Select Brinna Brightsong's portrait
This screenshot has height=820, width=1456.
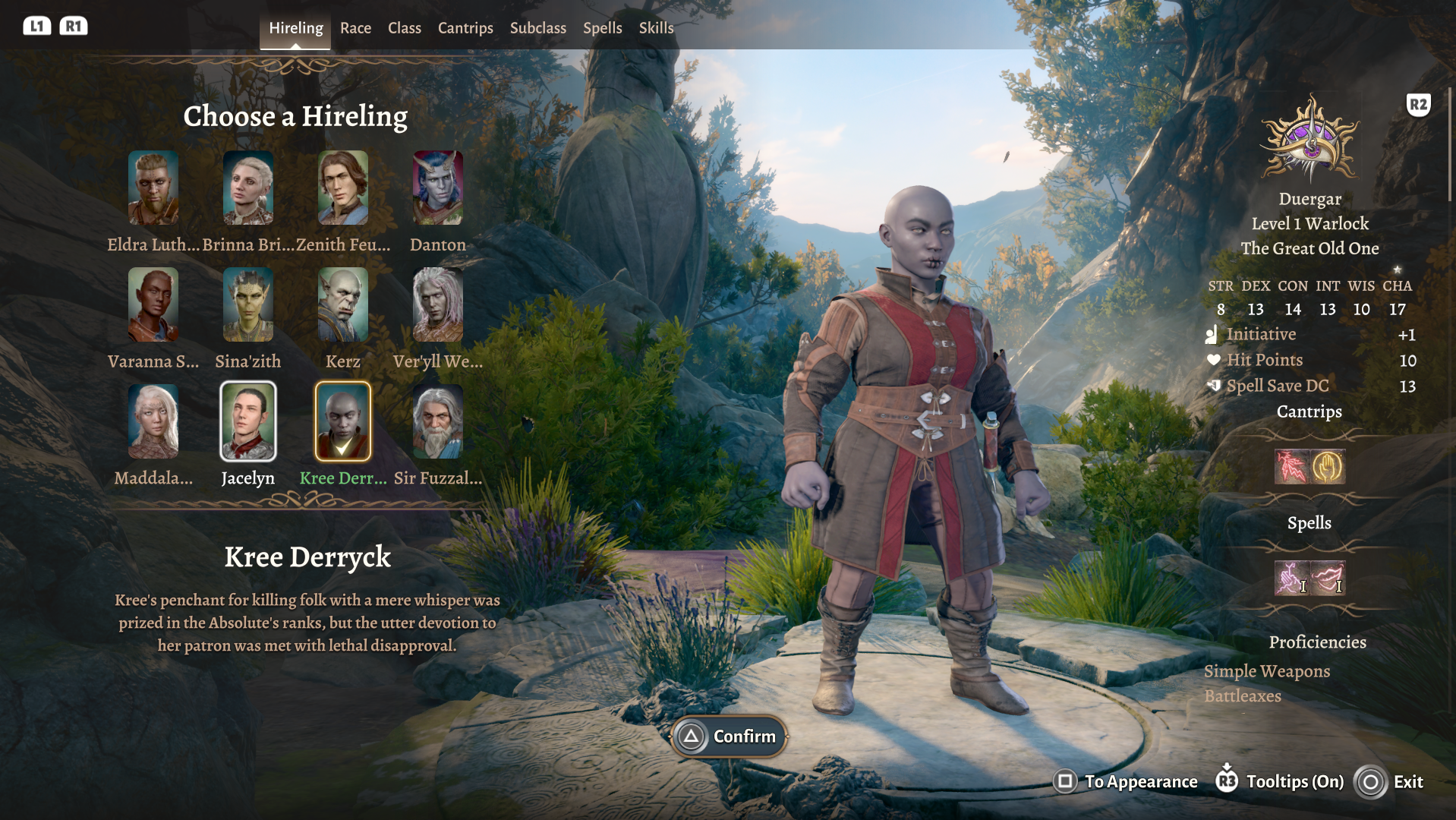(248, 188)
